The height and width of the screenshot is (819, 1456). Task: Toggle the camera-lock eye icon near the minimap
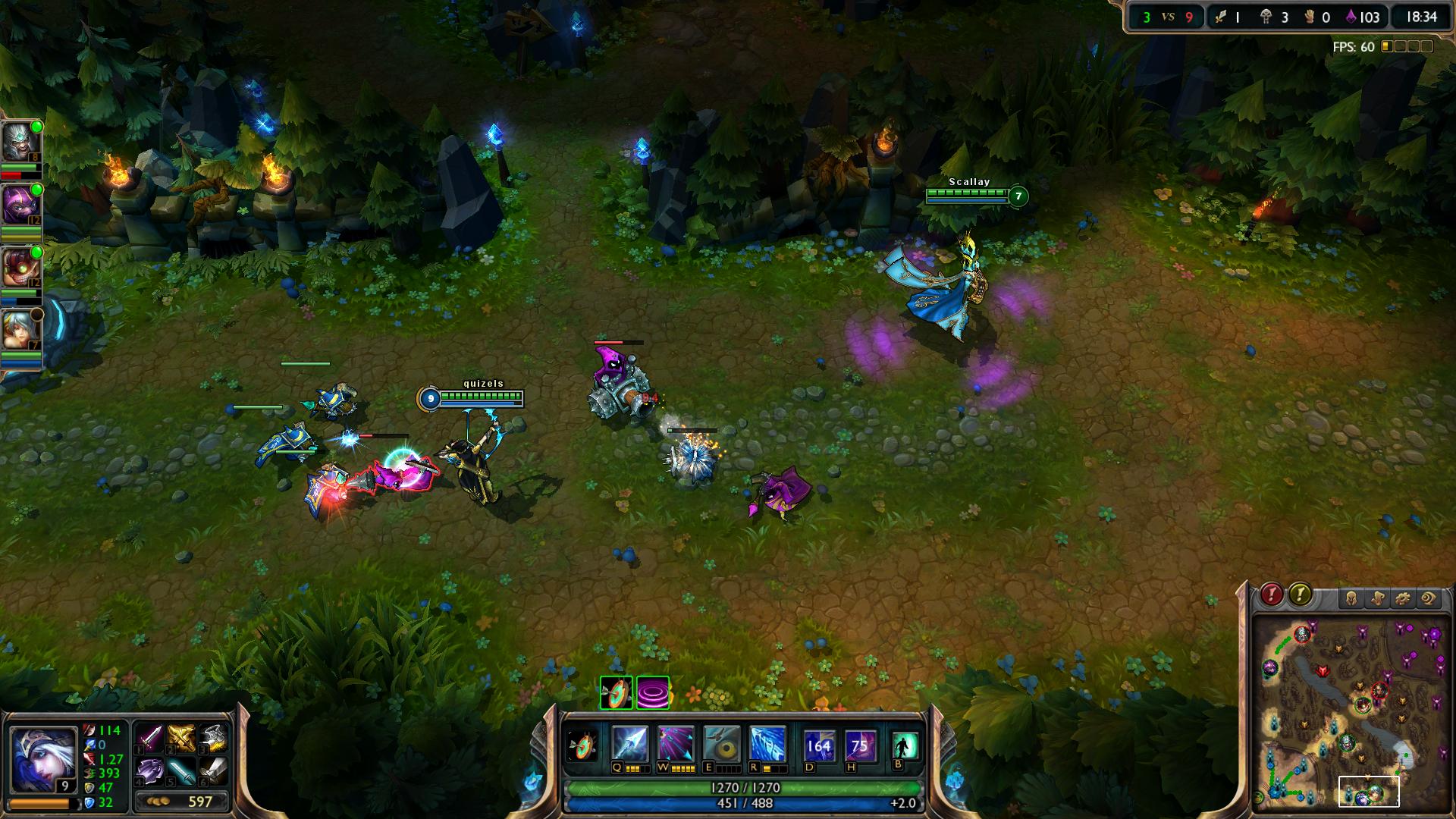point(1429,597)
